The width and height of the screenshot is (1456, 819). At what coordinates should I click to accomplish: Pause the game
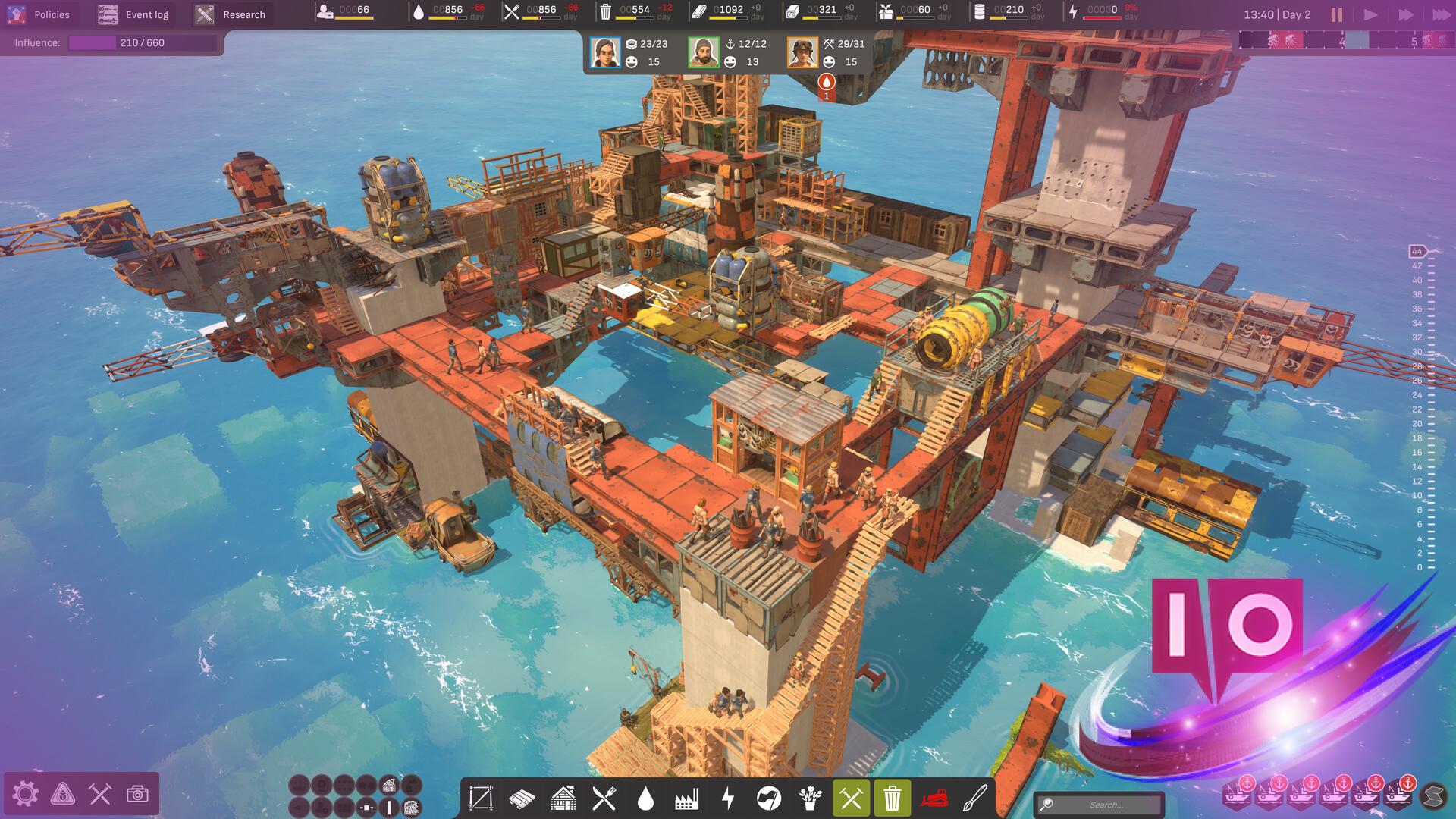pos(1336,14)
